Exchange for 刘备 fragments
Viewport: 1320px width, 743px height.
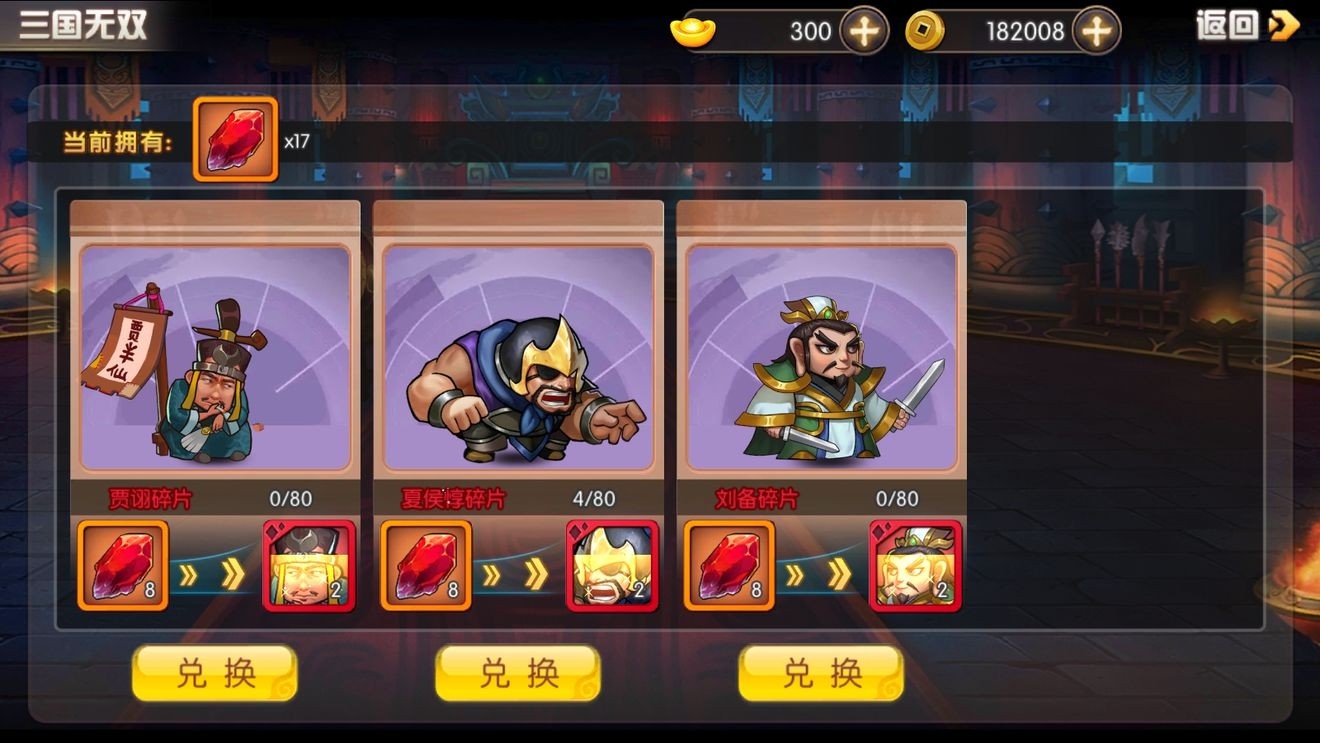(x=821, y=673)
